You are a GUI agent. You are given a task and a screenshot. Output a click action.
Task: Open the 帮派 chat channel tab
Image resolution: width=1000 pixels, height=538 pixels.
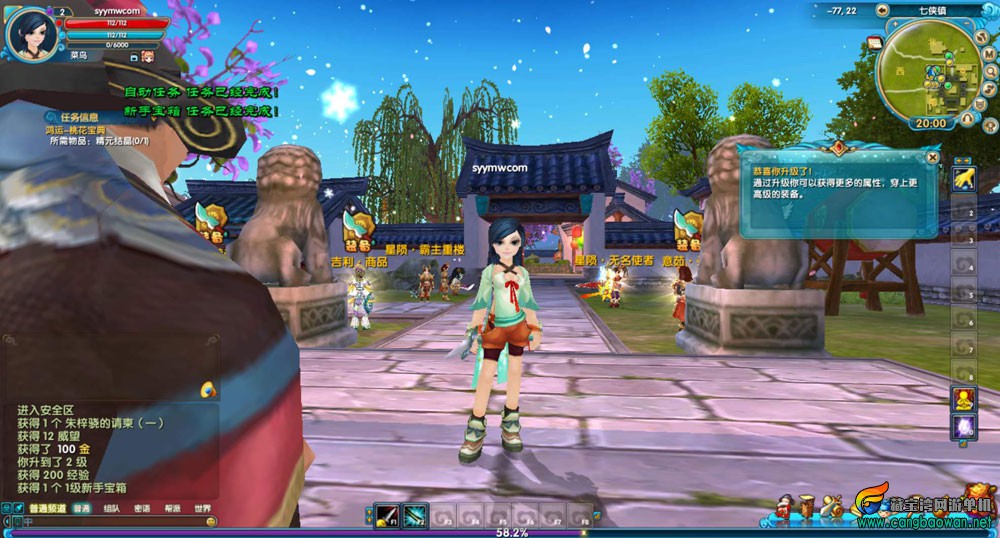coord(173,508)
